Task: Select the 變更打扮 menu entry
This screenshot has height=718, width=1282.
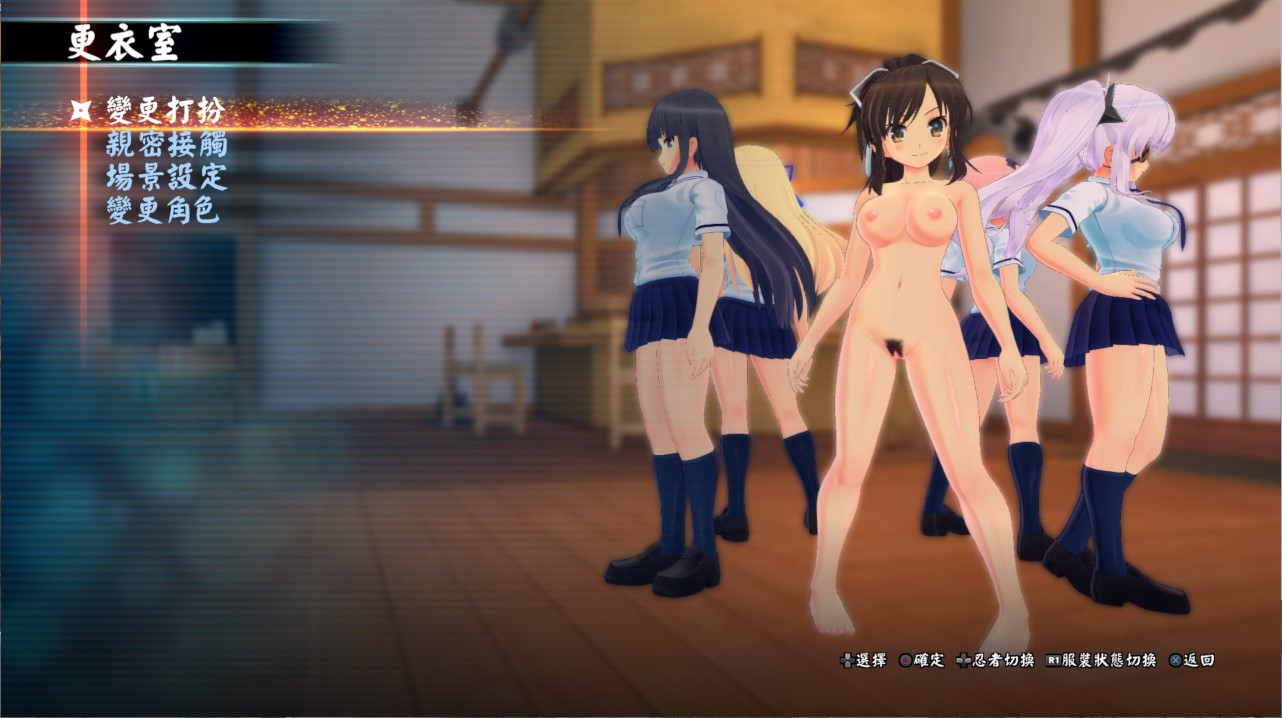Action: pyautogui.click(x=165, y=111)
